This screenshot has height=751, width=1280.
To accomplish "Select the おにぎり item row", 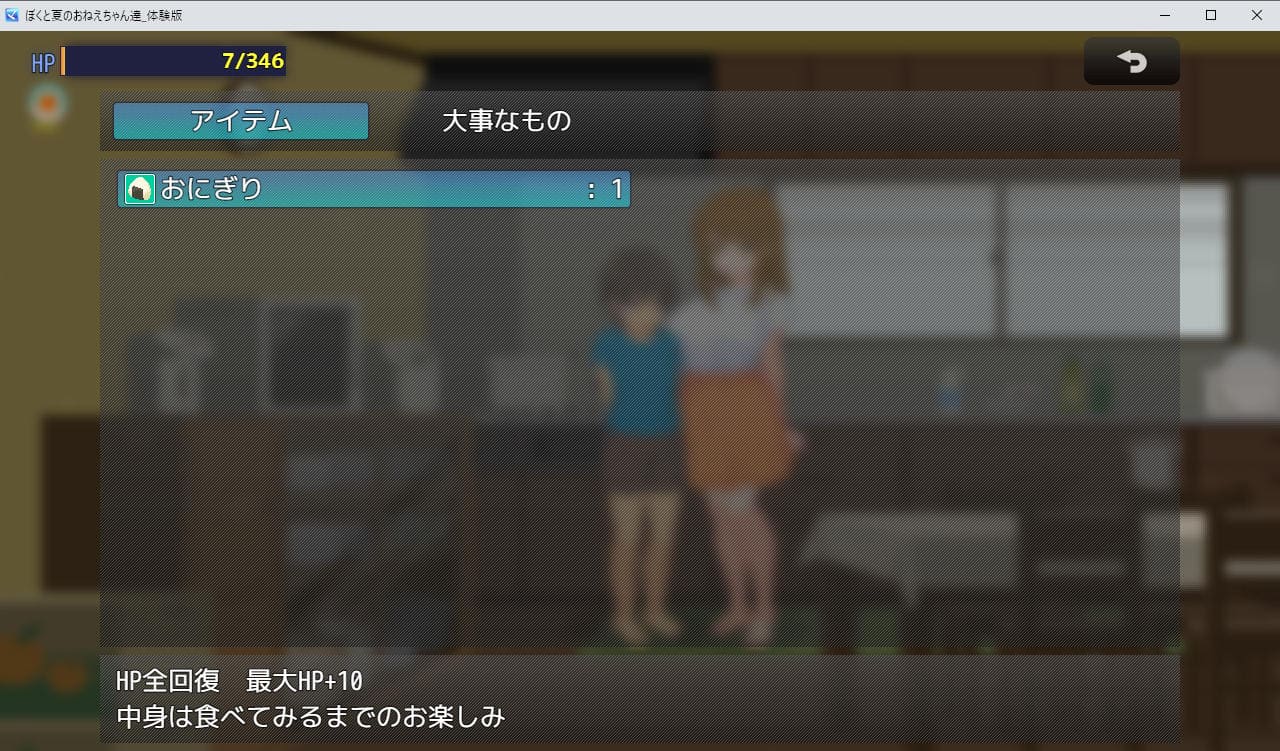I will click(x=374, y=188).
